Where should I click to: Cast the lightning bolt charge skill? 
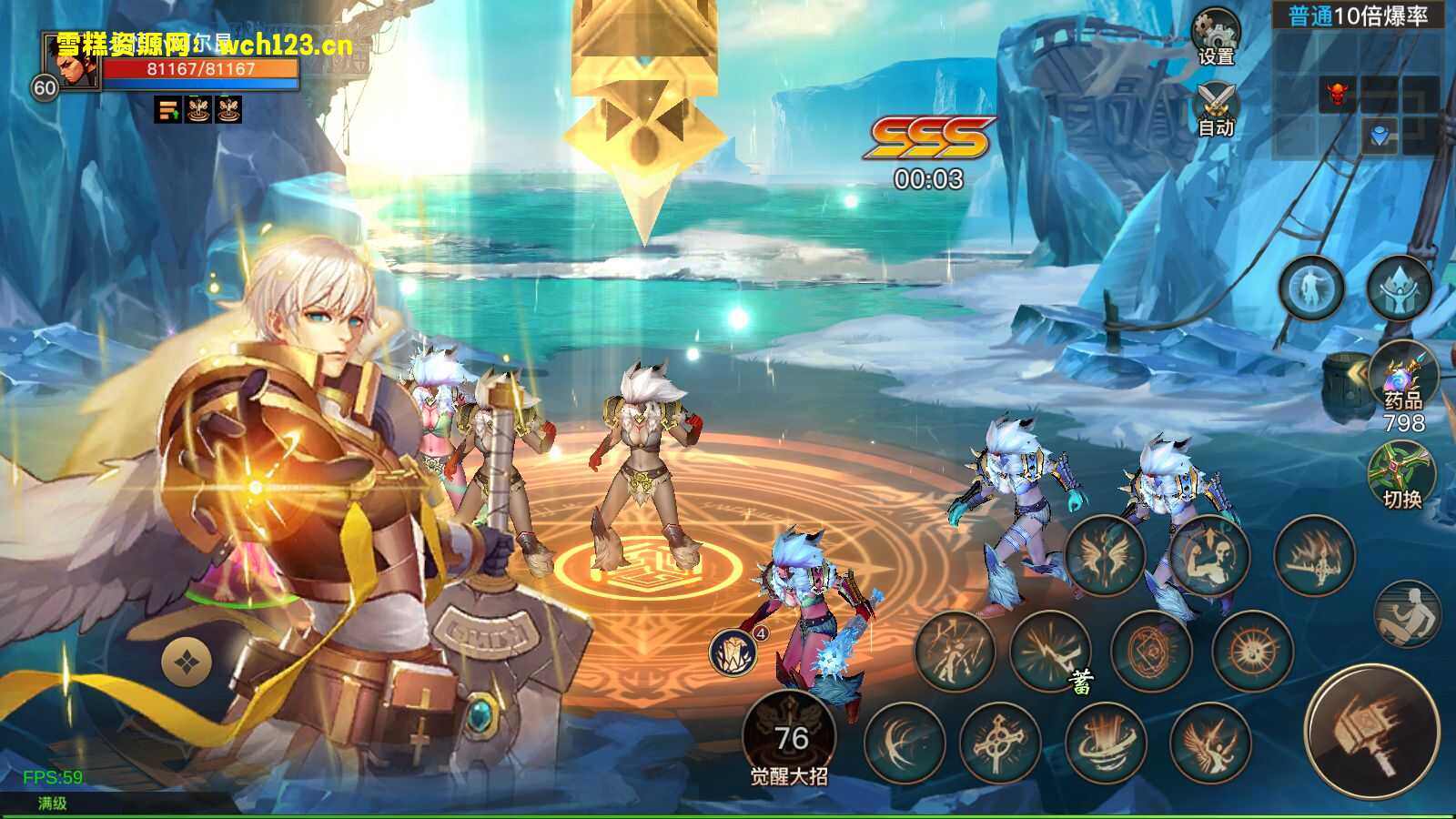tap(1050, 650)
